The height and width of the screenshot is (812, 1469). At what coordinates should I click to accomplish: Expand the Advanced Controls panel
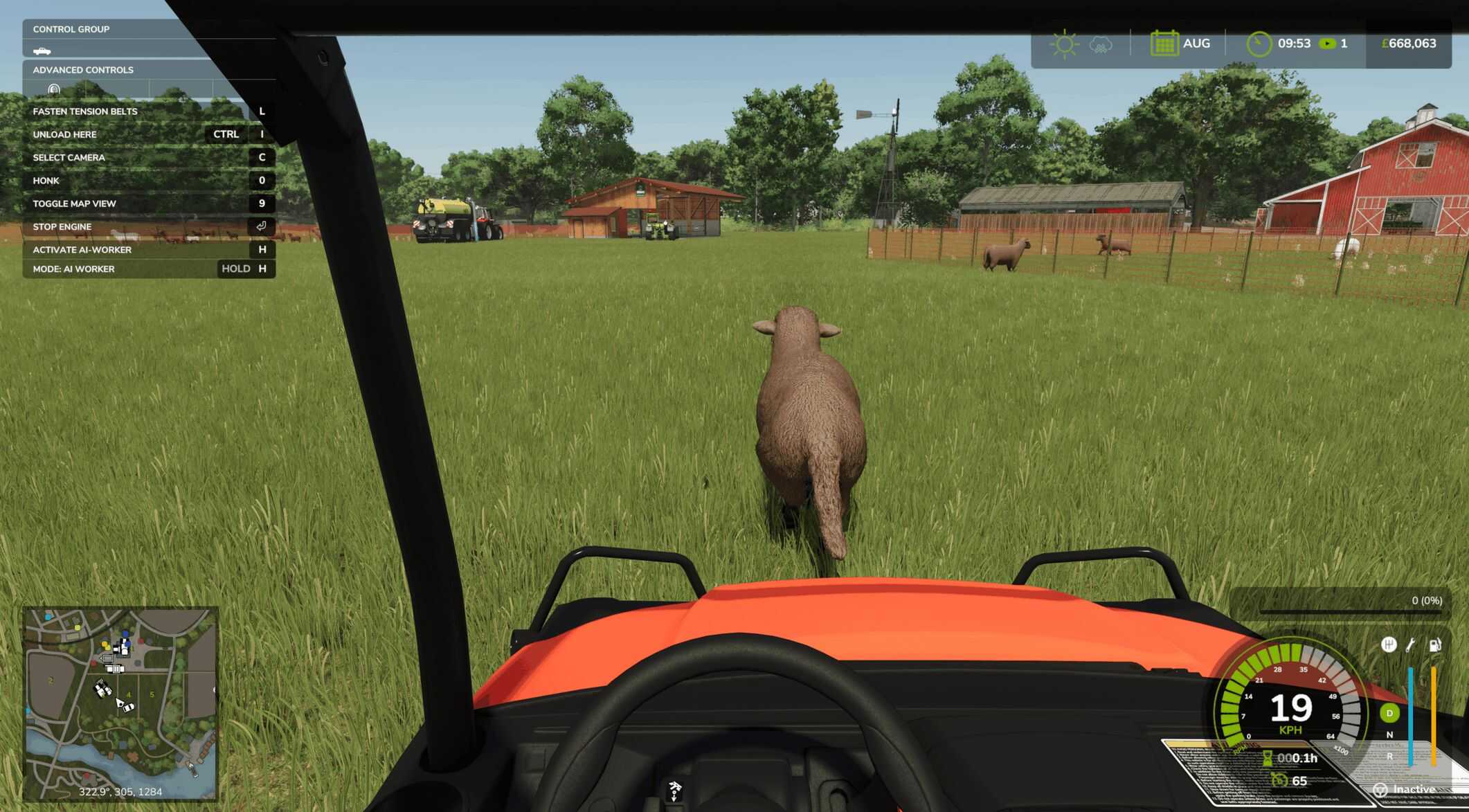[x=83, y=70]
